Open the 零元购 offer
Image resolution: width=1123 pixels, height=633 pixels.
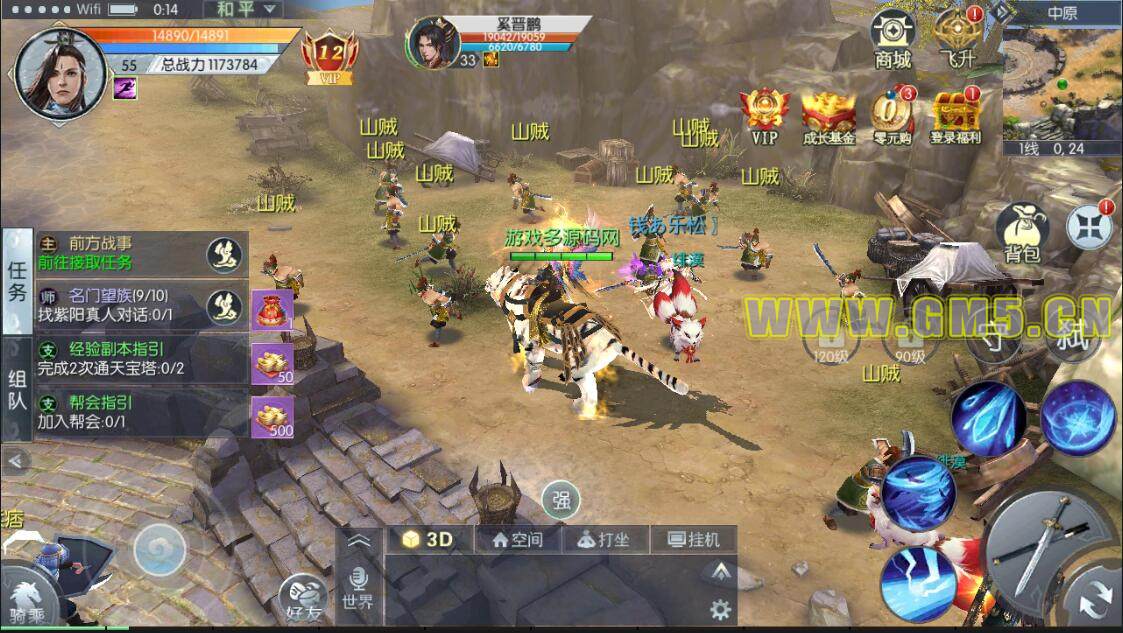click(891, 117)
